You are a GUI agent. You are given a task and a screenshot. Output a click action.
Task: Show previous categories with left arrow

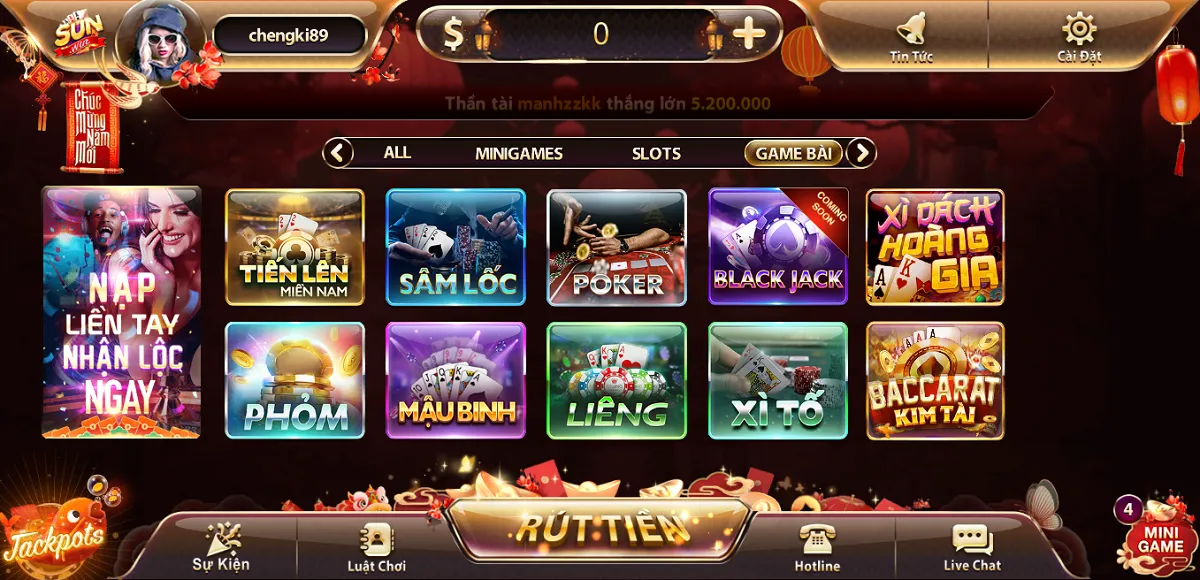339,153
